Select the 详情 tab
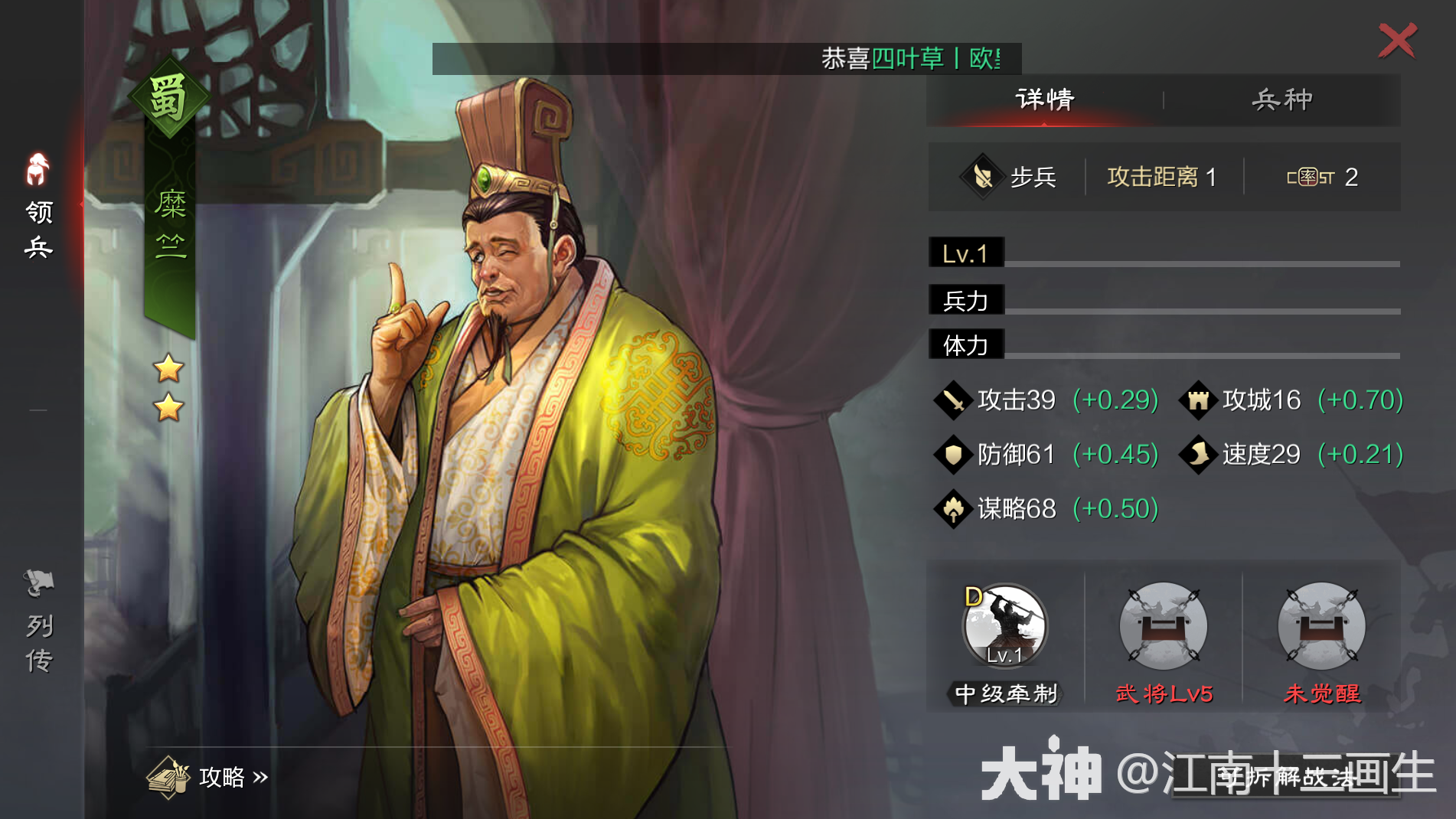 [1043, 98]
